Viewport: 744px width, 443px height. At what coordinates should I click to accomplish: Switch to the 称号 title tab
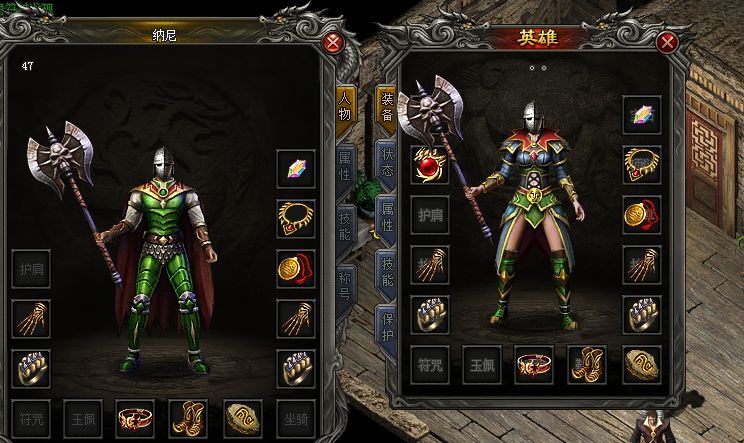(x=344, y=283)
